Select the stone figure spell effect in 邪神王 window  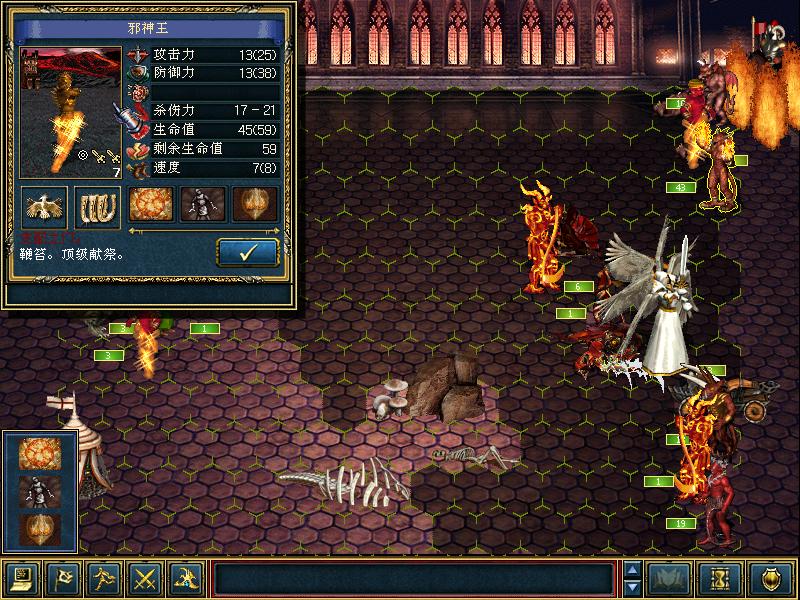[202, 204]
